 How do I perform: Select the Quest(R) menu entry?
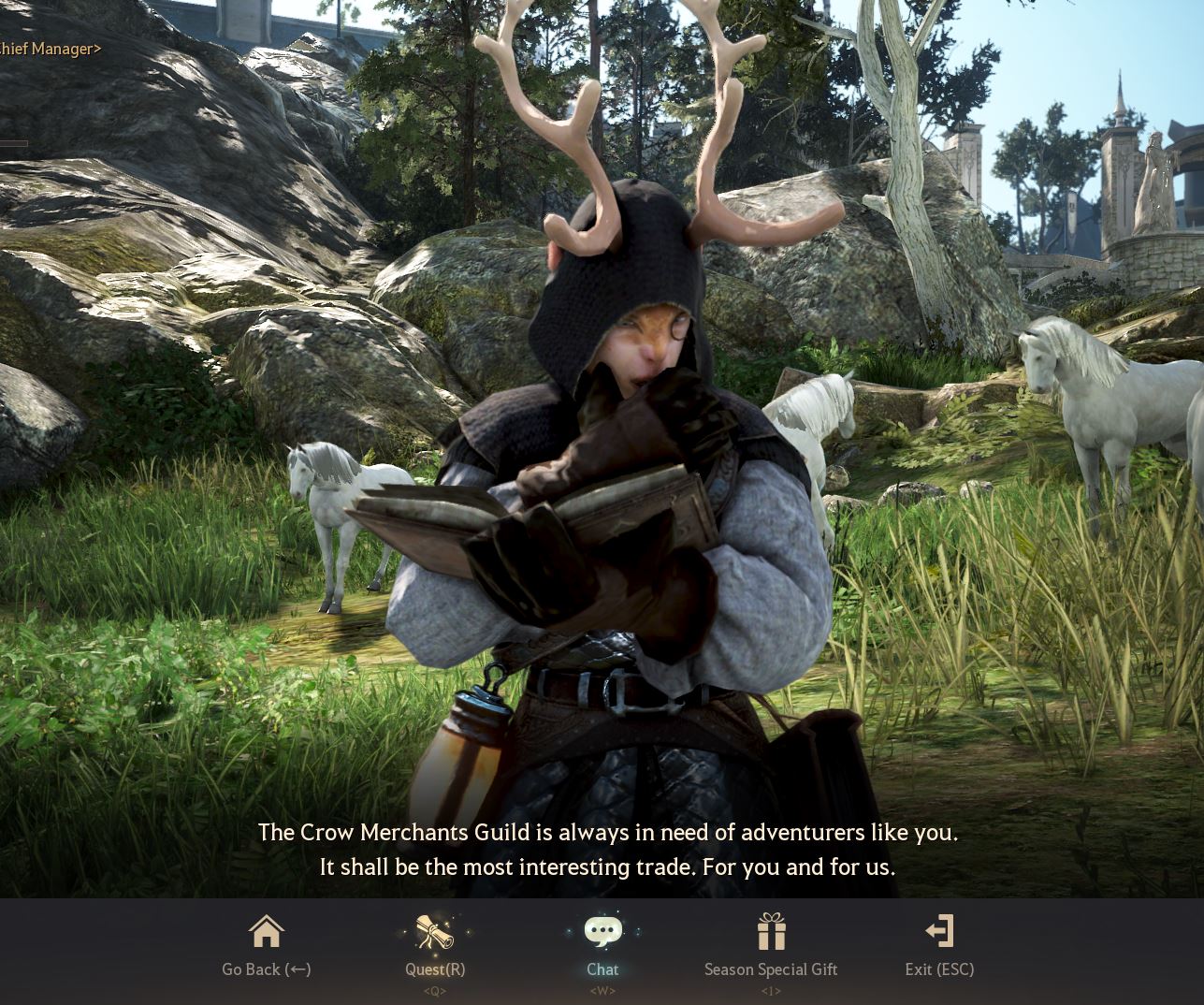tap(434, 969)
